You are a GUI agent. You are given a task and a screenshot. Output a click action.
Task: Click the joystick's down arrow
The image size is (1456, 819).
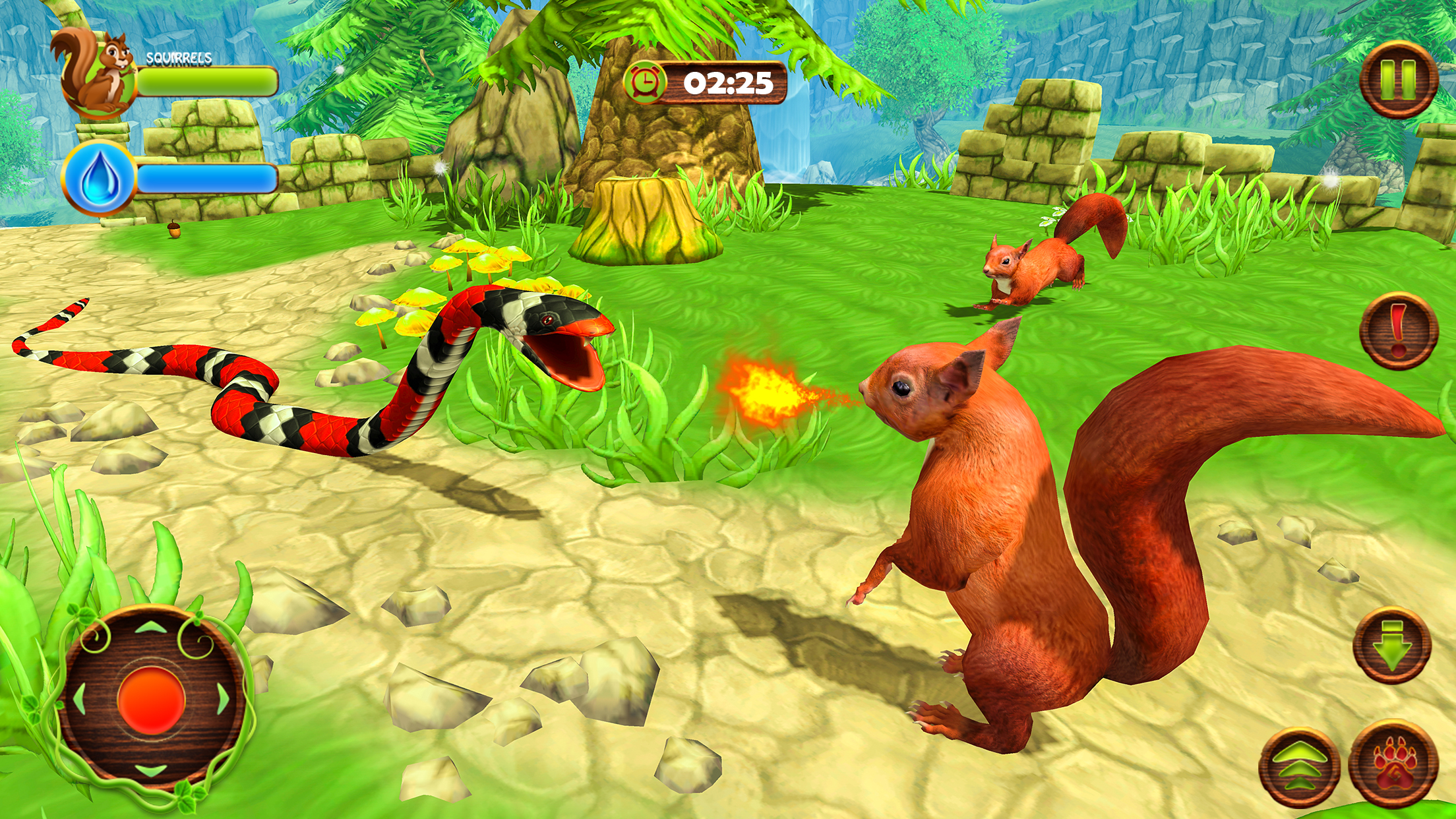pos(151,770)
